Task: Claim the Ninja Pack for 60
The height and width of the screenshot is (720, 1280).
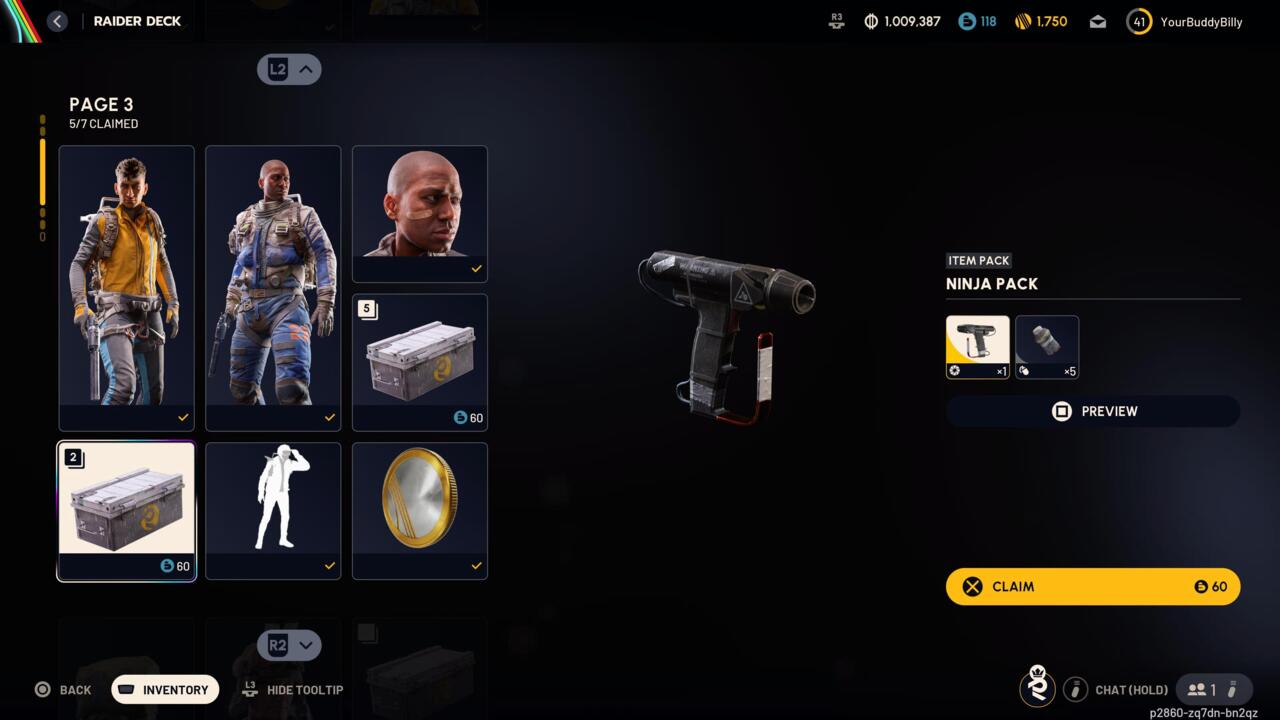Action: coord(1092,587)
